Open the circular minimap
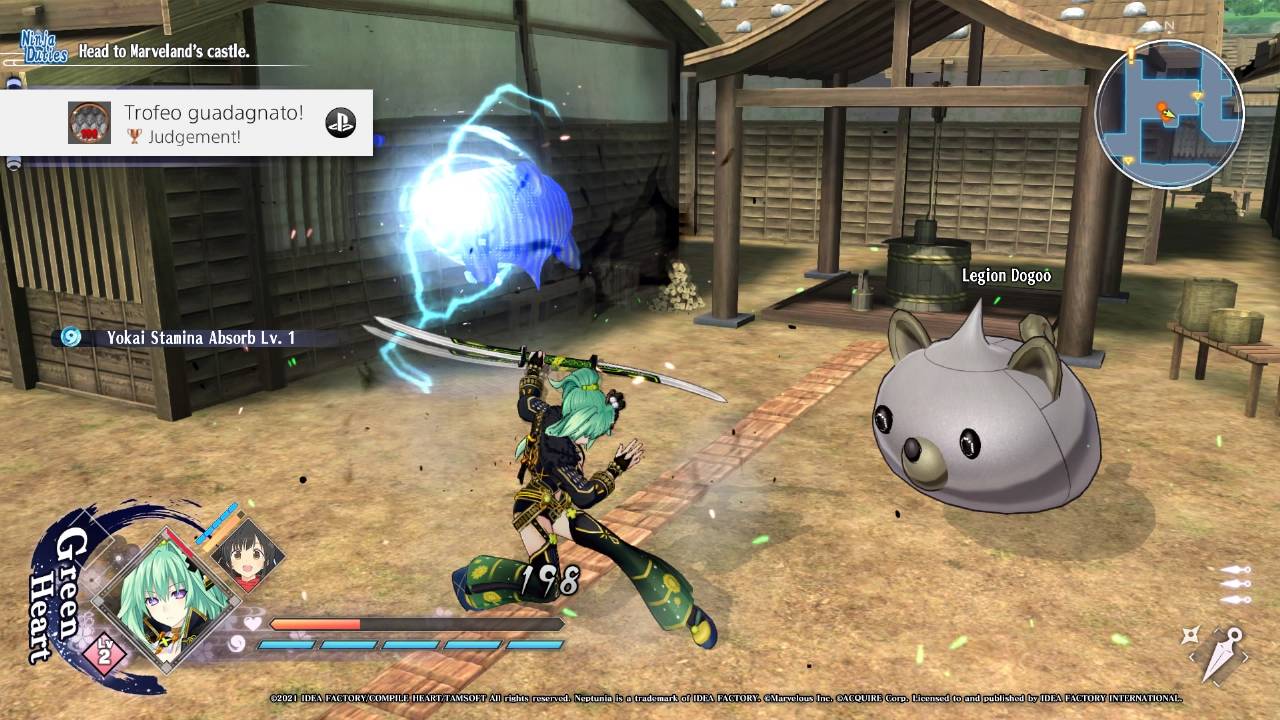1280x720 pixels. (1168, 114)
